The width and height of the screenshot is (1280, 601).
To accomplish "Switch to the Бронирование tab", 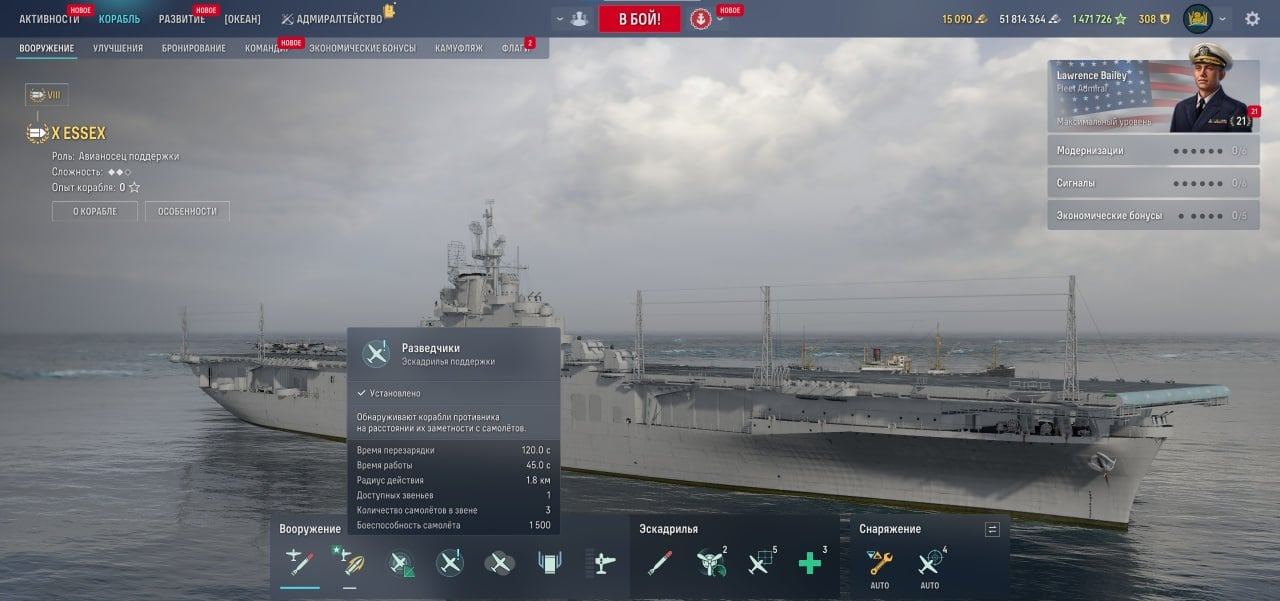I will point(194,48).
